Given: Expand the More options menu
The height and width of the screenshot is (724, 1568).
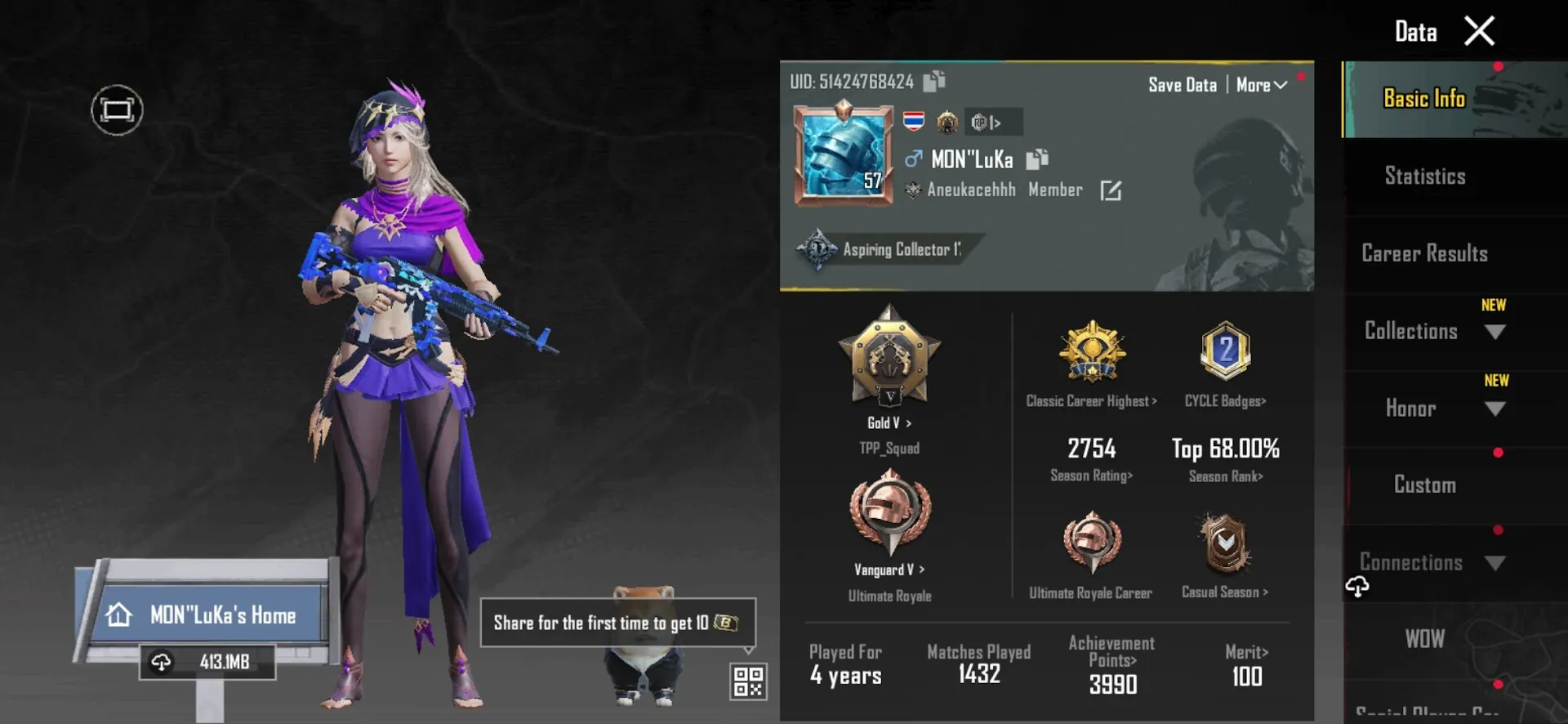Looking at the screenshot, I should click(1259, 84).
